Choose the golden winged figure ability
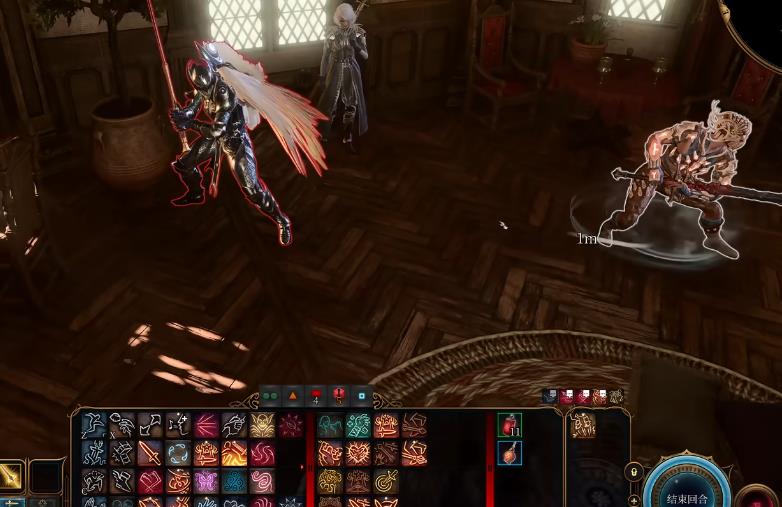 pos(262,425)
